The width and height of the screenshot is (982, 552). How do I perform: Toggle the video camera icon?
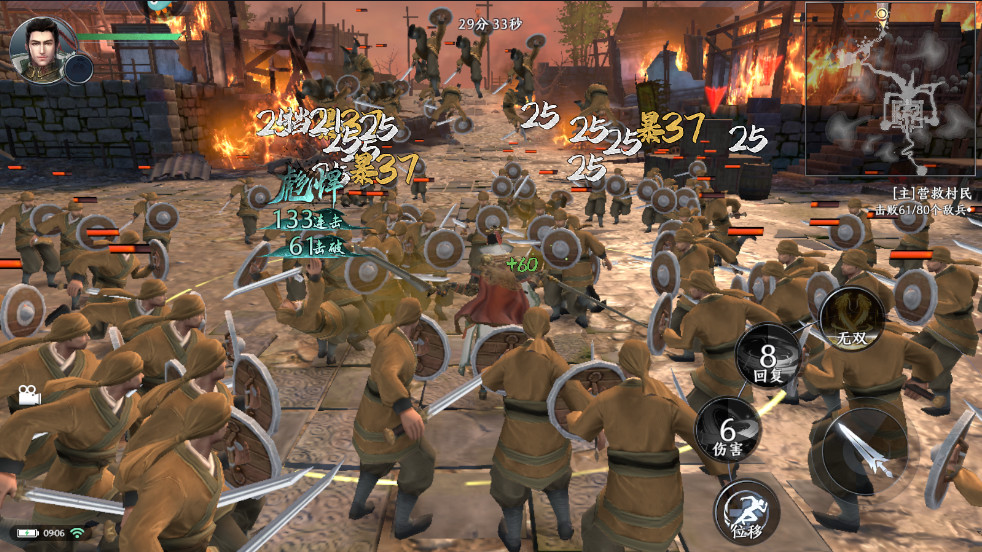point(28,395)
